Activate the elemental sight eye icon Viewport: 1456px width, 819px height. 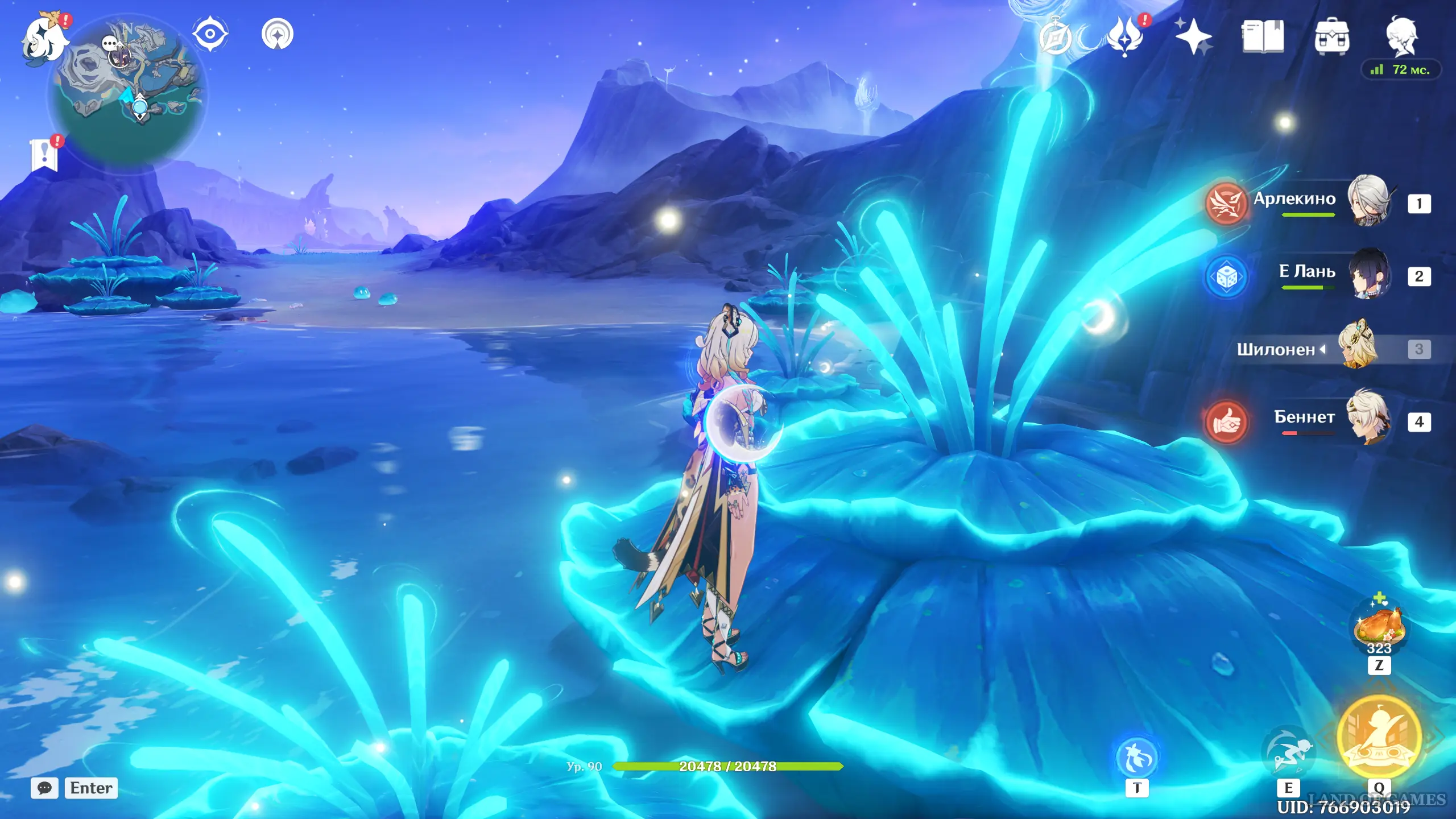tap(210, 34)
